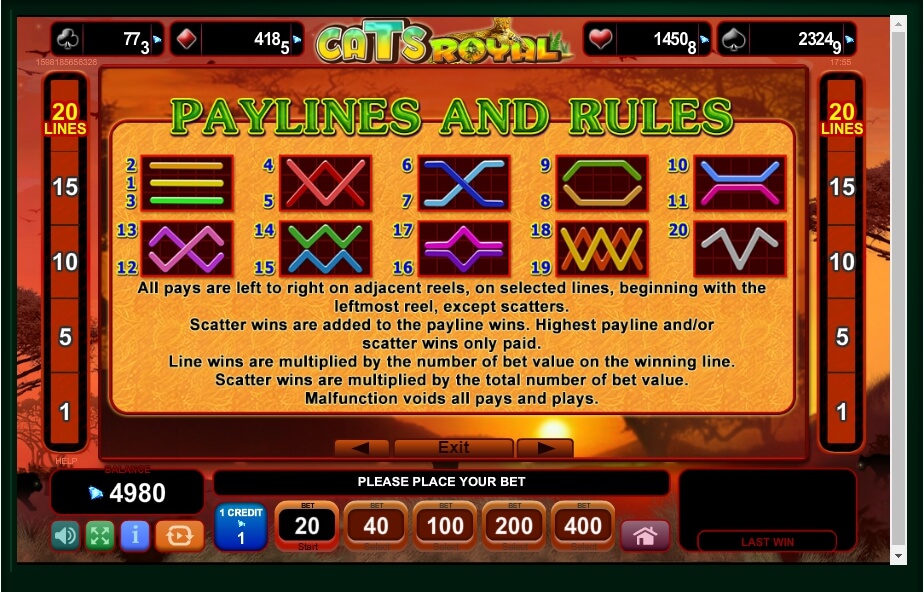Bet 200 credits

click(514, 526)
